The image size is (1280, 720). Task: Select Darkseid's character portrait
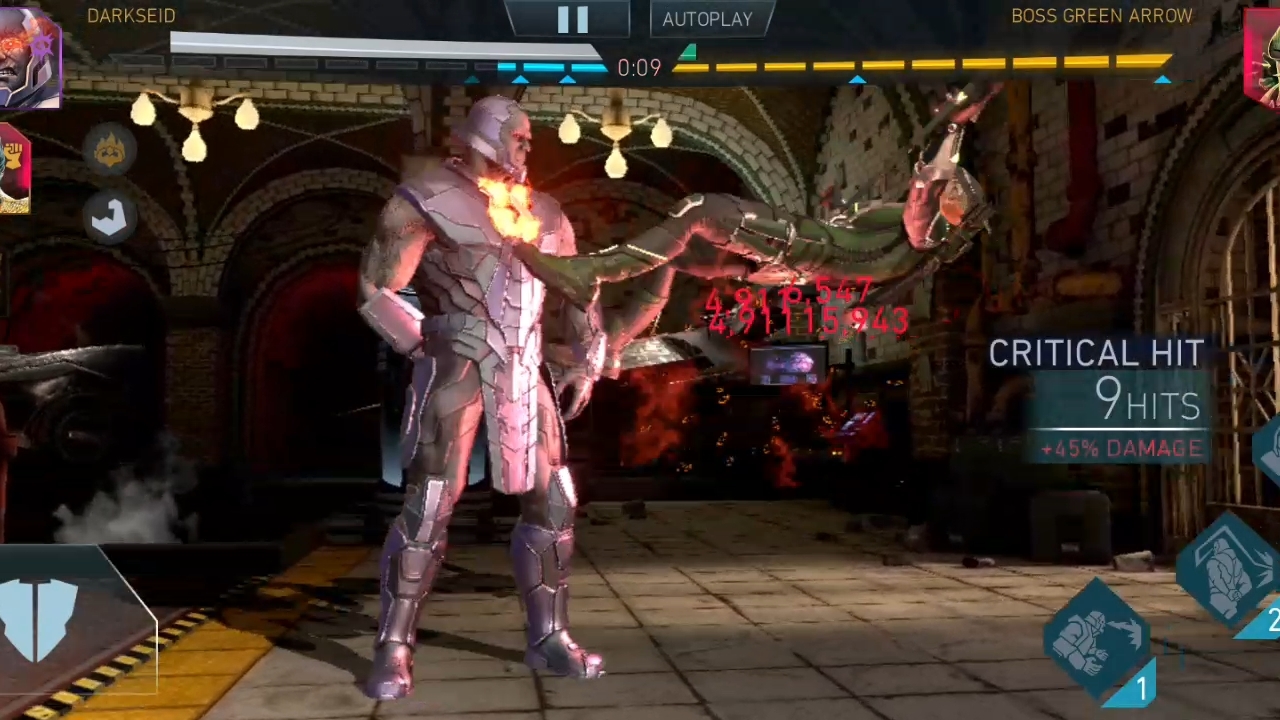point(30,58)
